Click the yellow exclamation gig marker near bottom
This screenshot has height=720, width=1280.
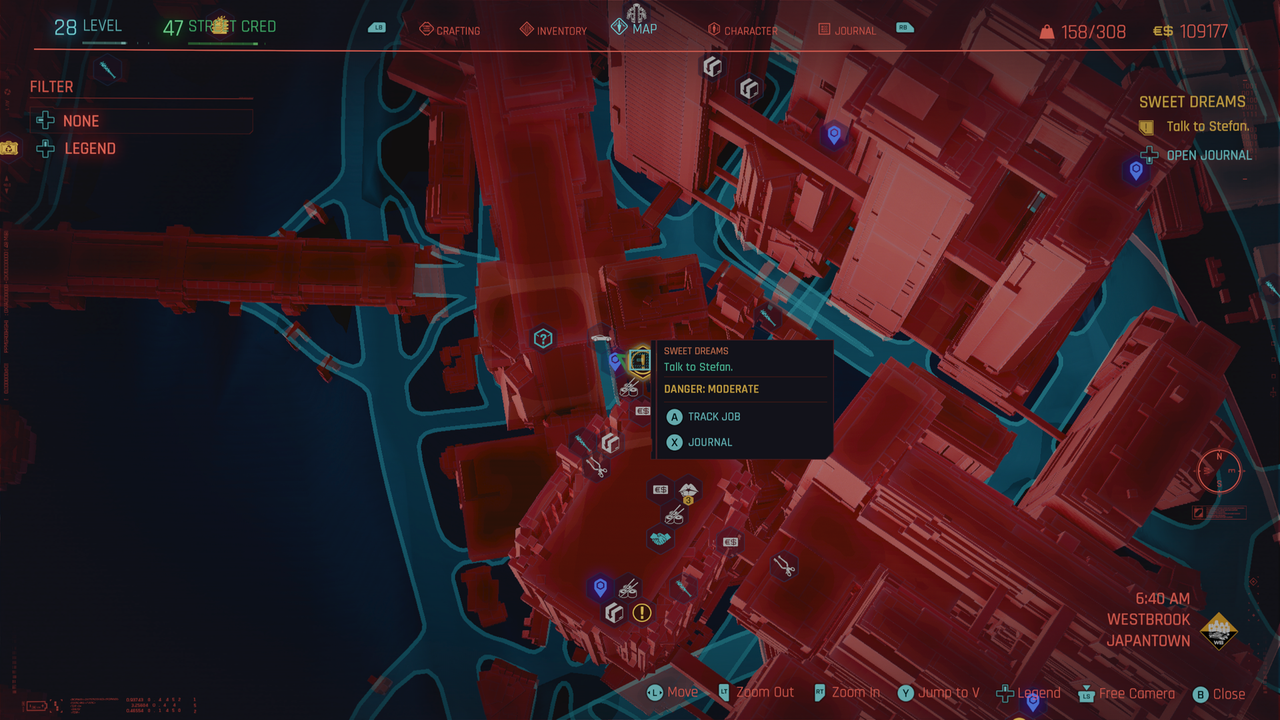[x=641, y=612]
